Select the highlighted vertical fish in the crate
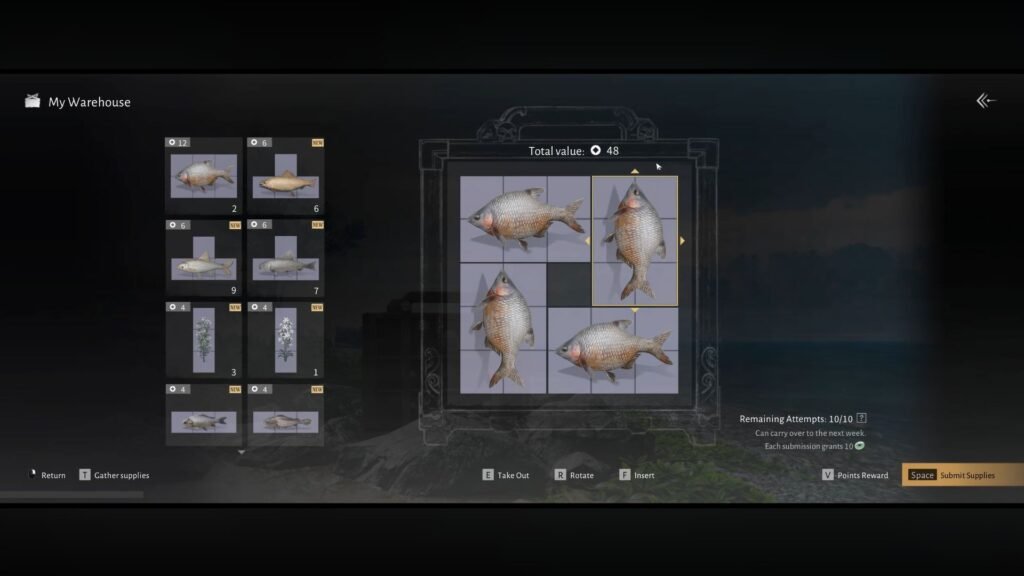 635,240
